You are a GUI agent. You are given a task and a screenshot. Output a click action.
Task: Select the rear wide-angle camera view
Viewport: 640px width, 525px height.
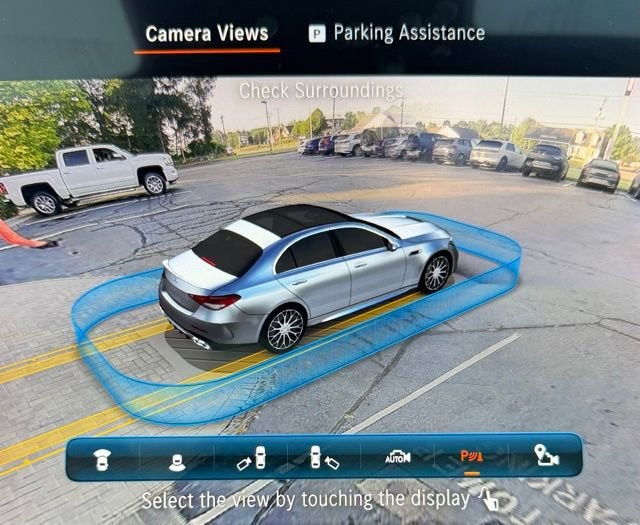pos(177,458)
